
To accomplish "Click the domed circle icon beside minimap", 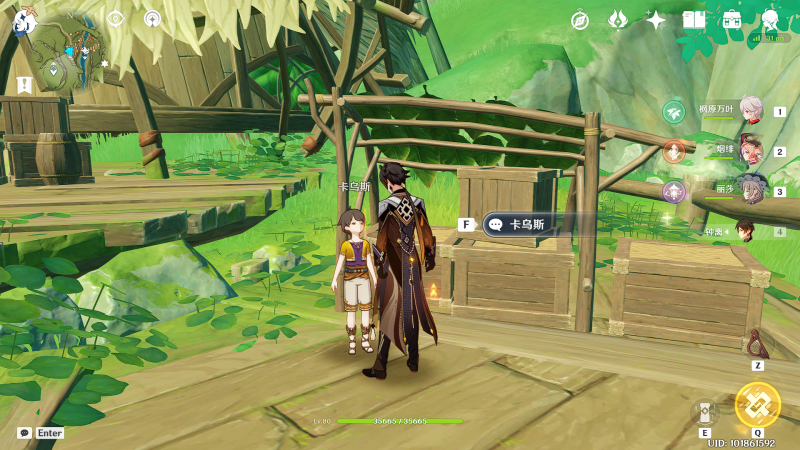I will pos(152,18).
